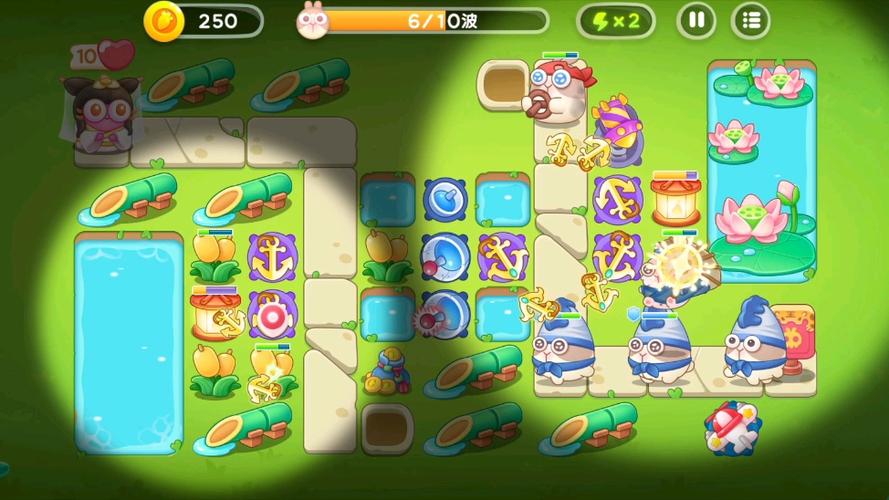Pause the game
Screen dimensions: 889x500
696,20
